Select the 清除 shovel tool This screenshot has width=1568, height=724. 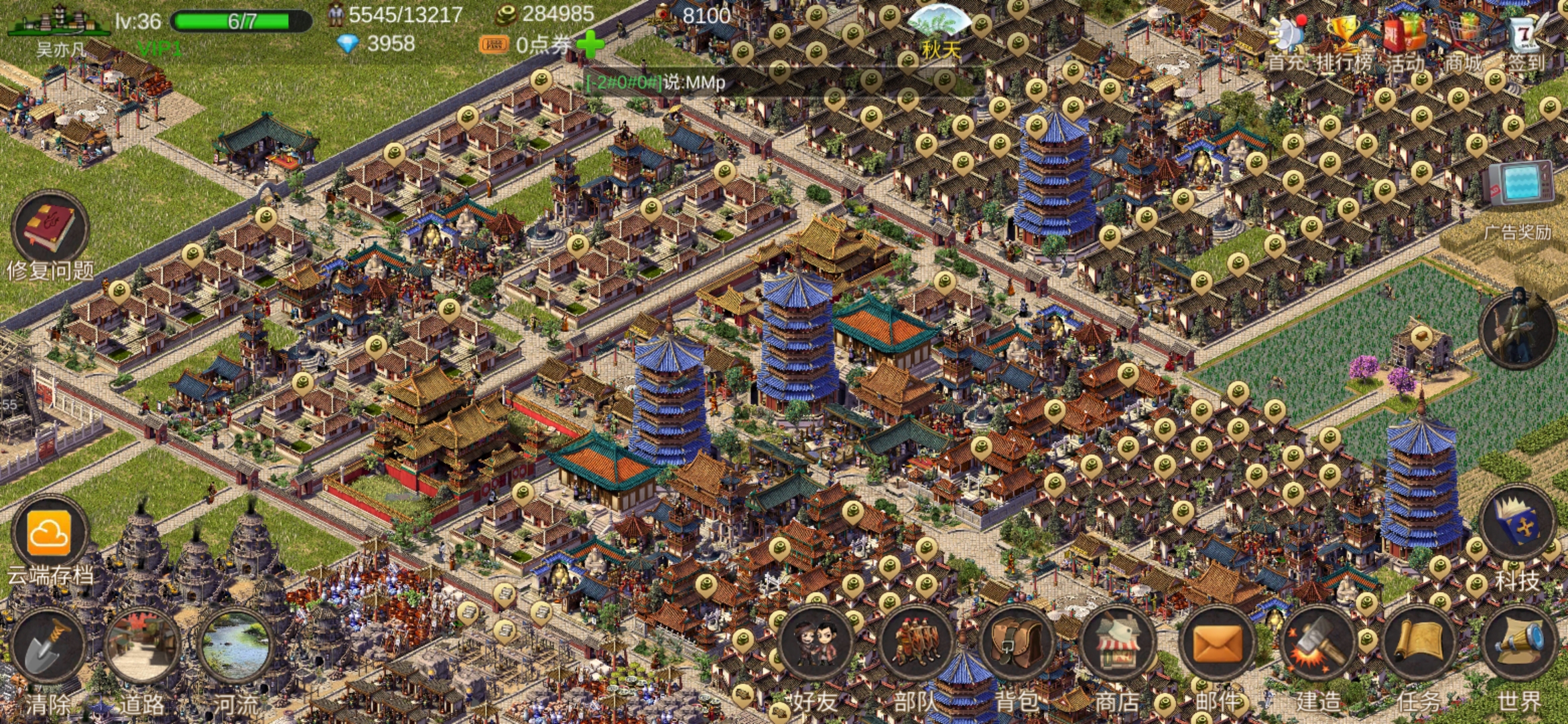point(48,647)
